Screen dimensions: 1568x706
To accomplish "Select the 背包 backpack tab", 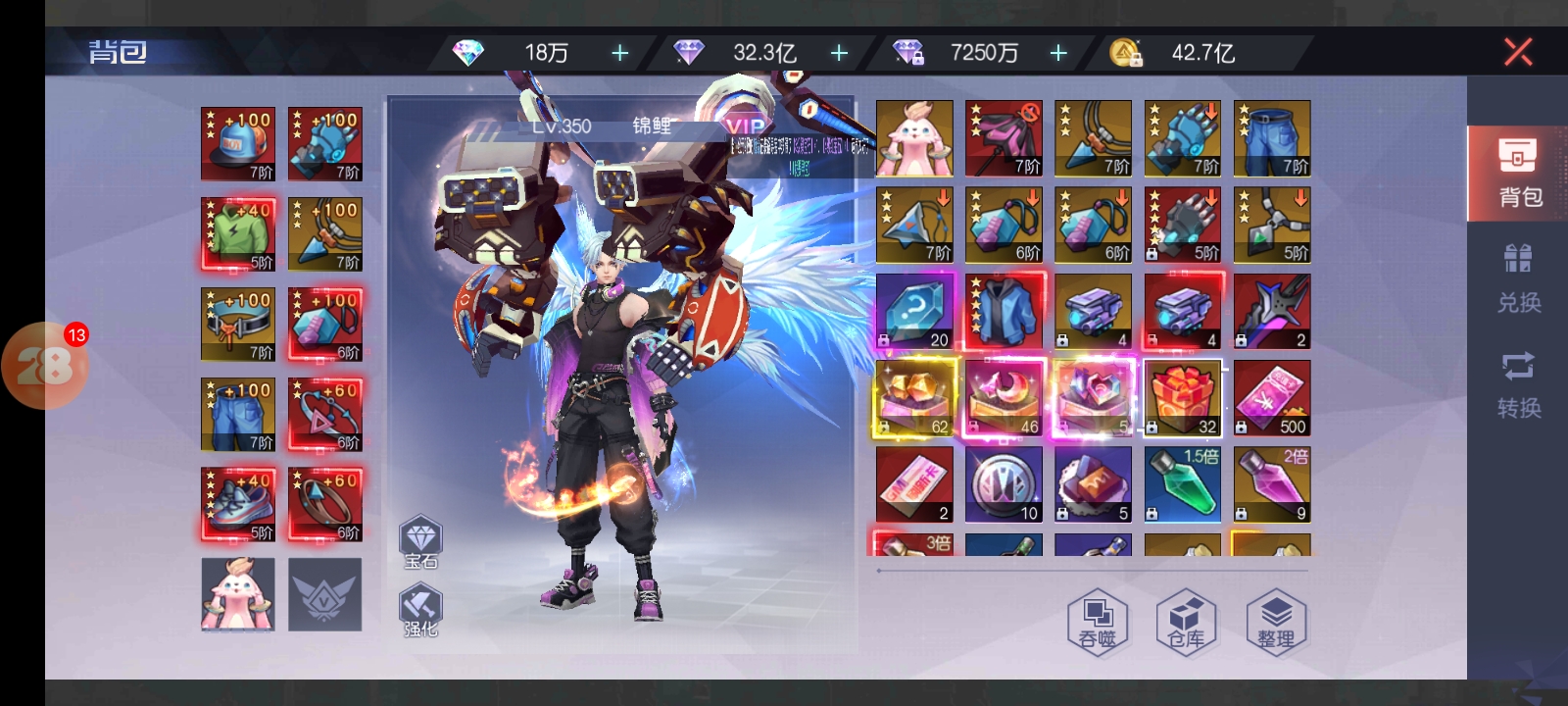I will [1518, 174].
